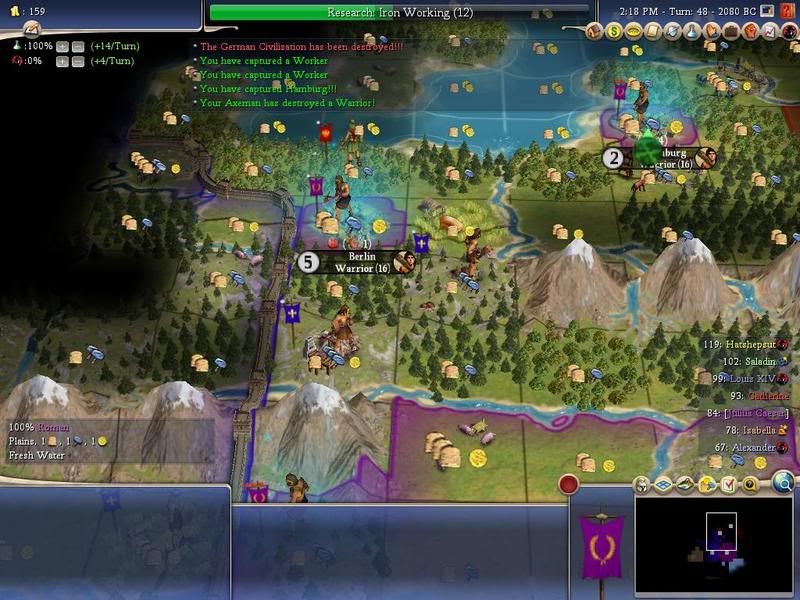Decrease the culture rate with minus
Viewport: 800px width, 600px height.
[x=76, y=61]
